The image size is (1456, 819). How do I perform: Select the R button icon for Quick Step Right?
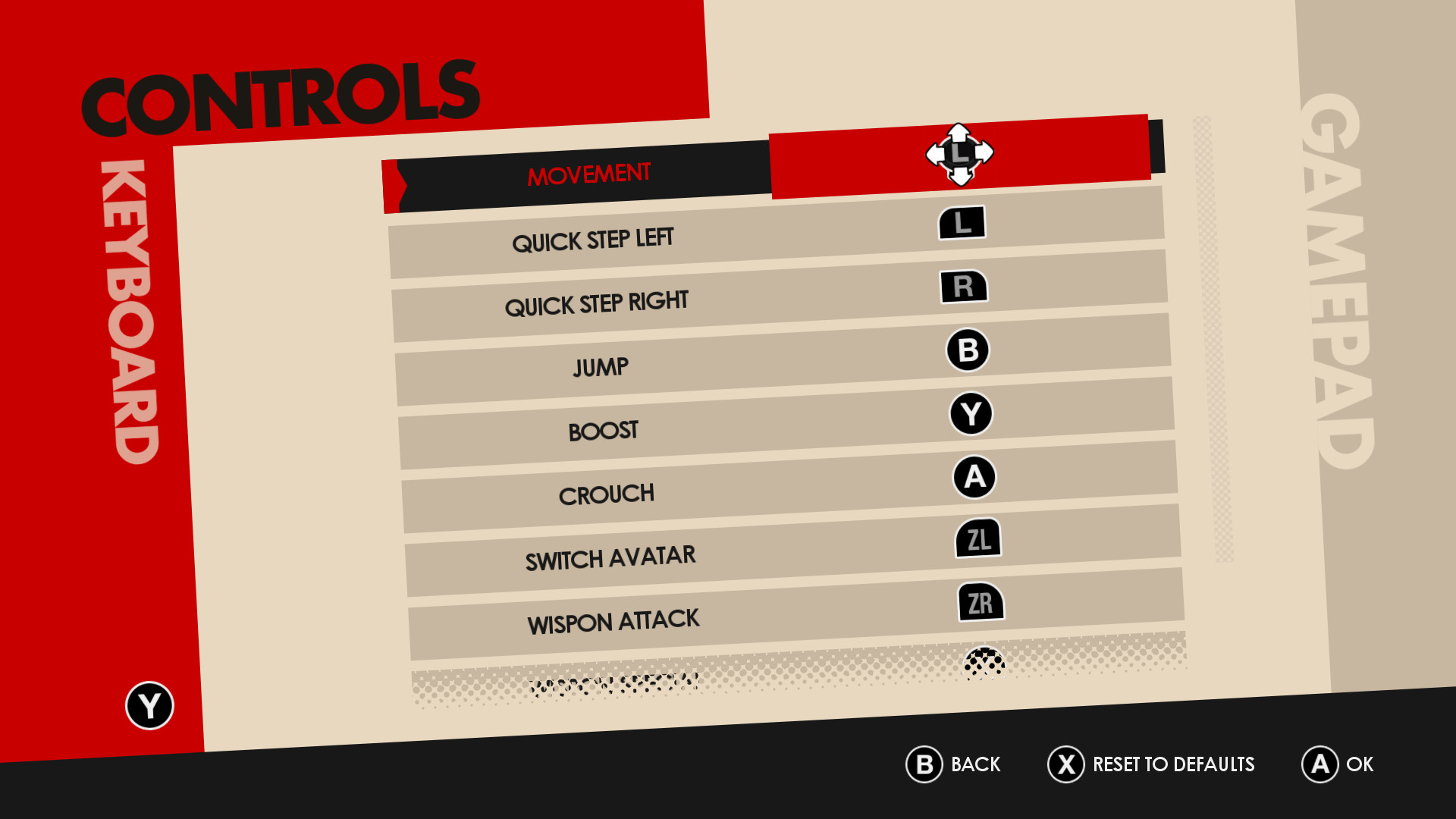pos(964,287)
